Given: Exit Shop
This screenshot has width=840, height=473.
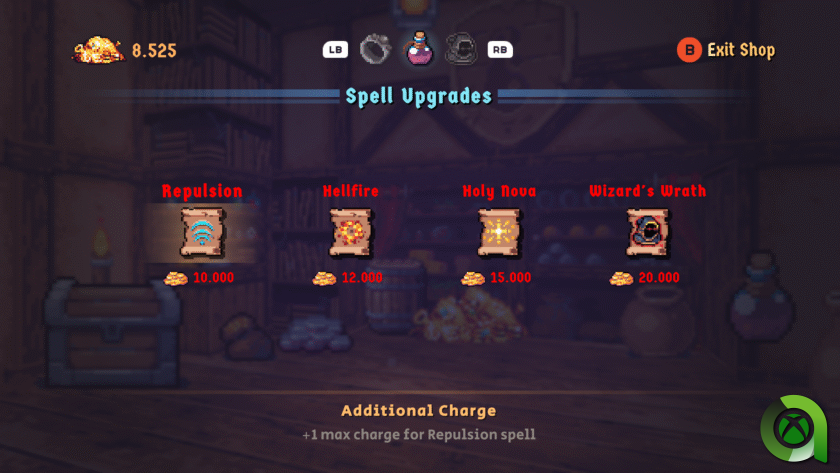Looking at the screenshot, I should tap(726, 50).
